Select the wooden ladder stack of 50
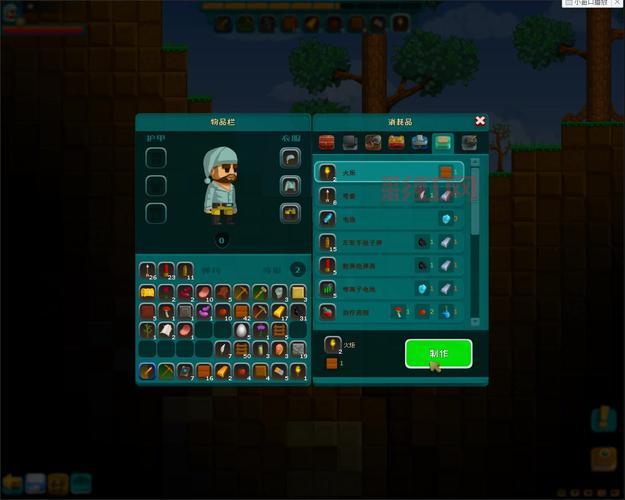 (241, 349)
